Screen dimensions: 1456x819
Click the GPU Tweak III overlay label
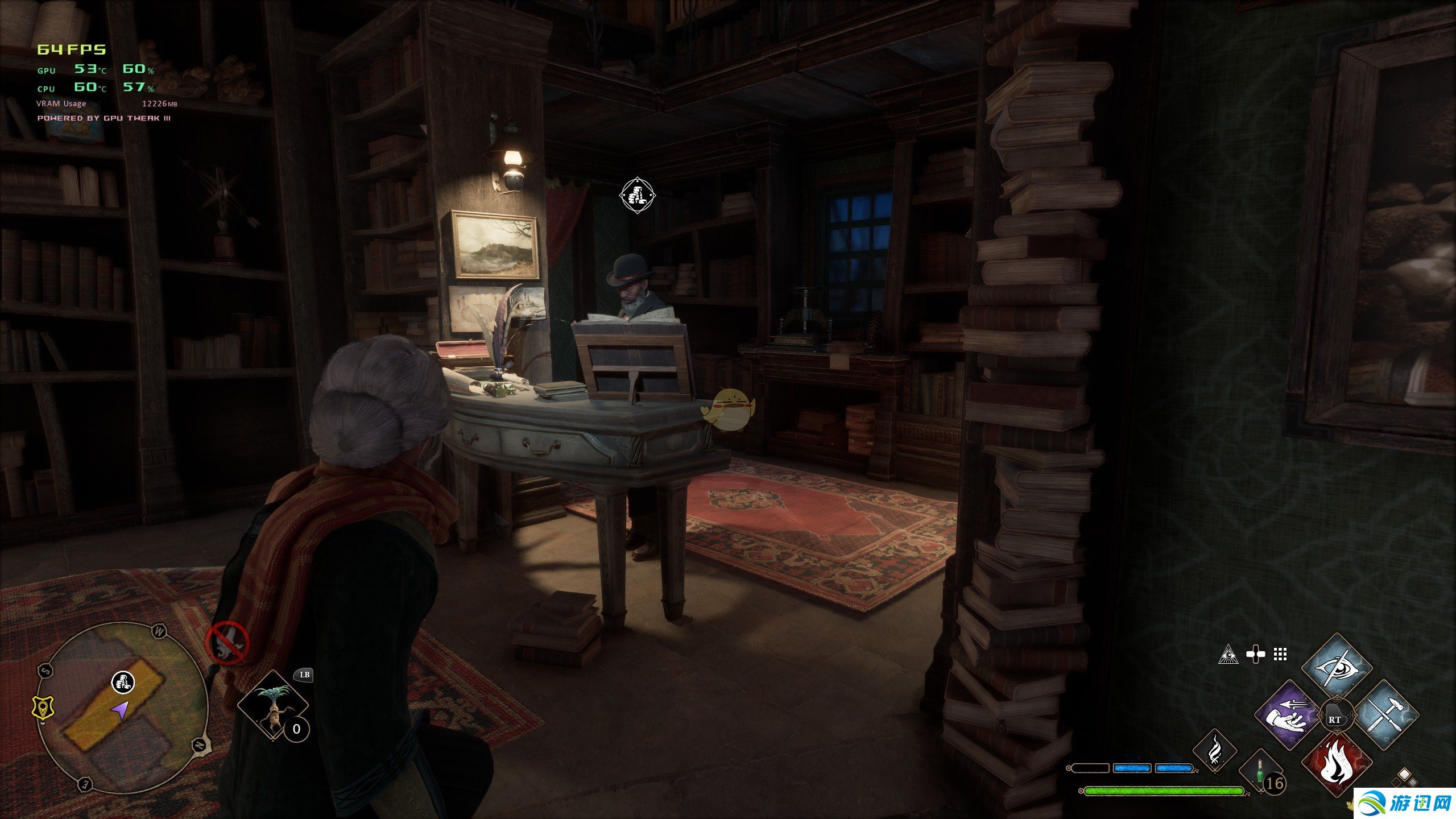[104, 118]
